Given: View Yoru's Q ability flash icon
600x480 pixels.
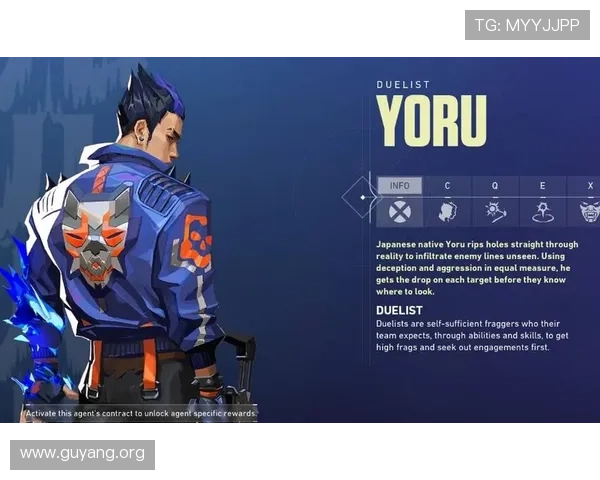Looking at the screenshot, I should pyautogui.click(x=495, y=211).
